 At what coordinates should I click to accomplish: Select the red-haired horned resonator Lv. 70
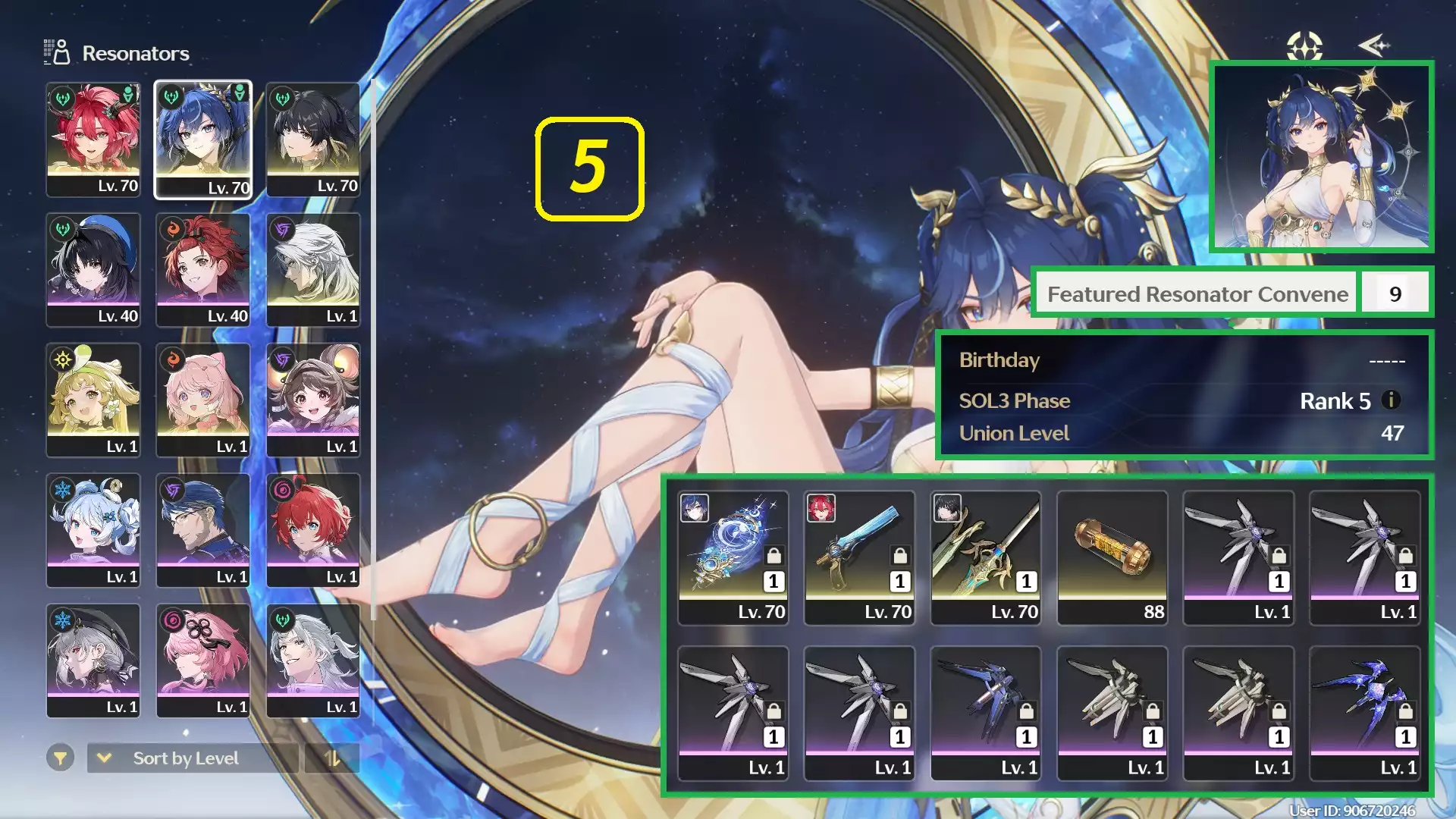(93, 140)
